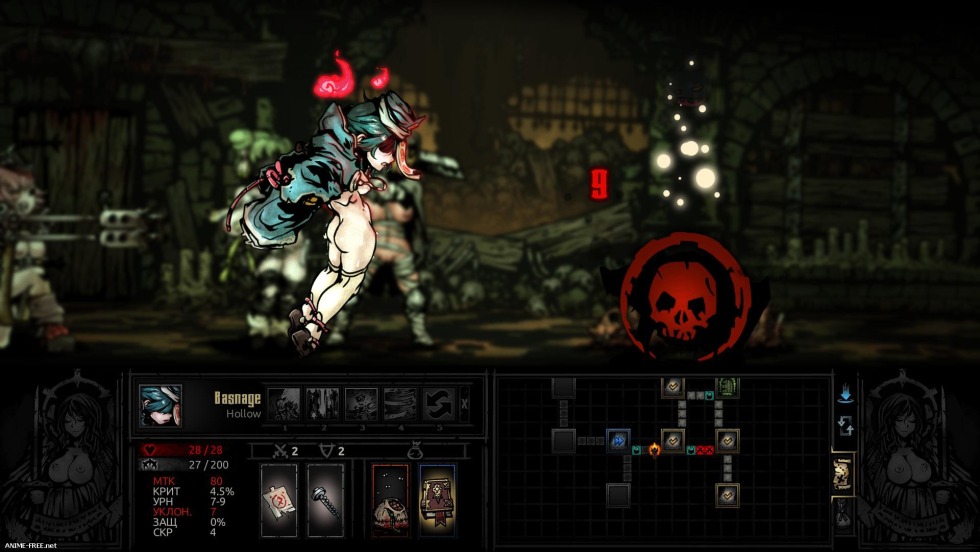Select the fourth combat skill
Image resolution: width=980 pixels, height=552 pixels.
click(400, 404)
